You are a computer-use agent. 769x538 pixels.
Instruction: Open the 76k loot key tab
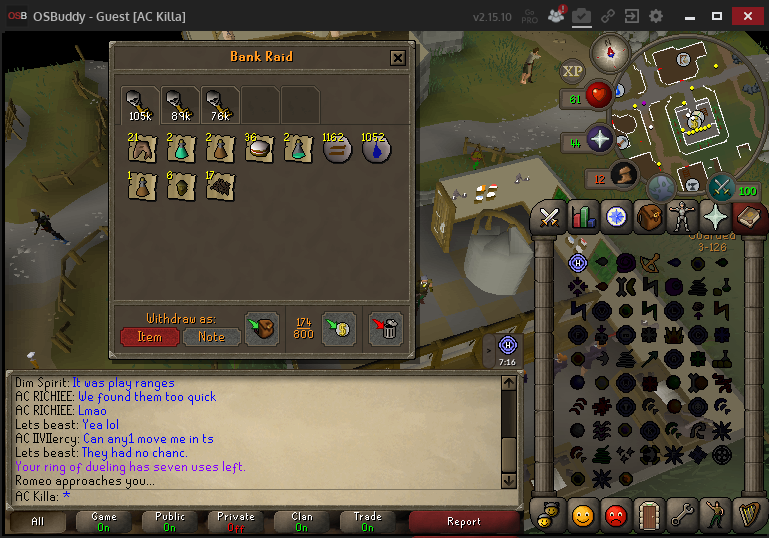218,105
